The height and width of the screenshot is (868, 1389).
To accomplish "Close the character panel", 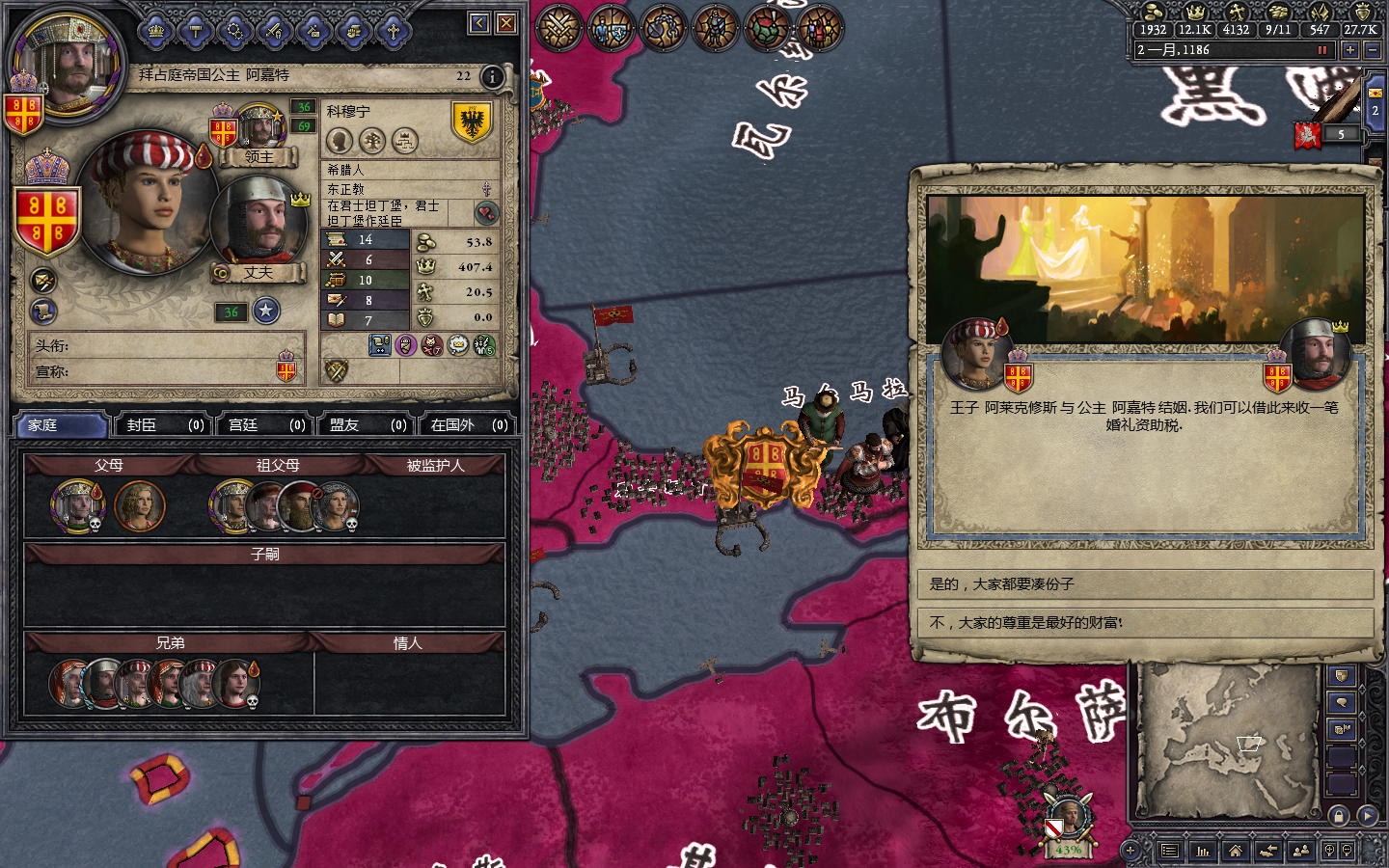I will (x=506, y=23).
